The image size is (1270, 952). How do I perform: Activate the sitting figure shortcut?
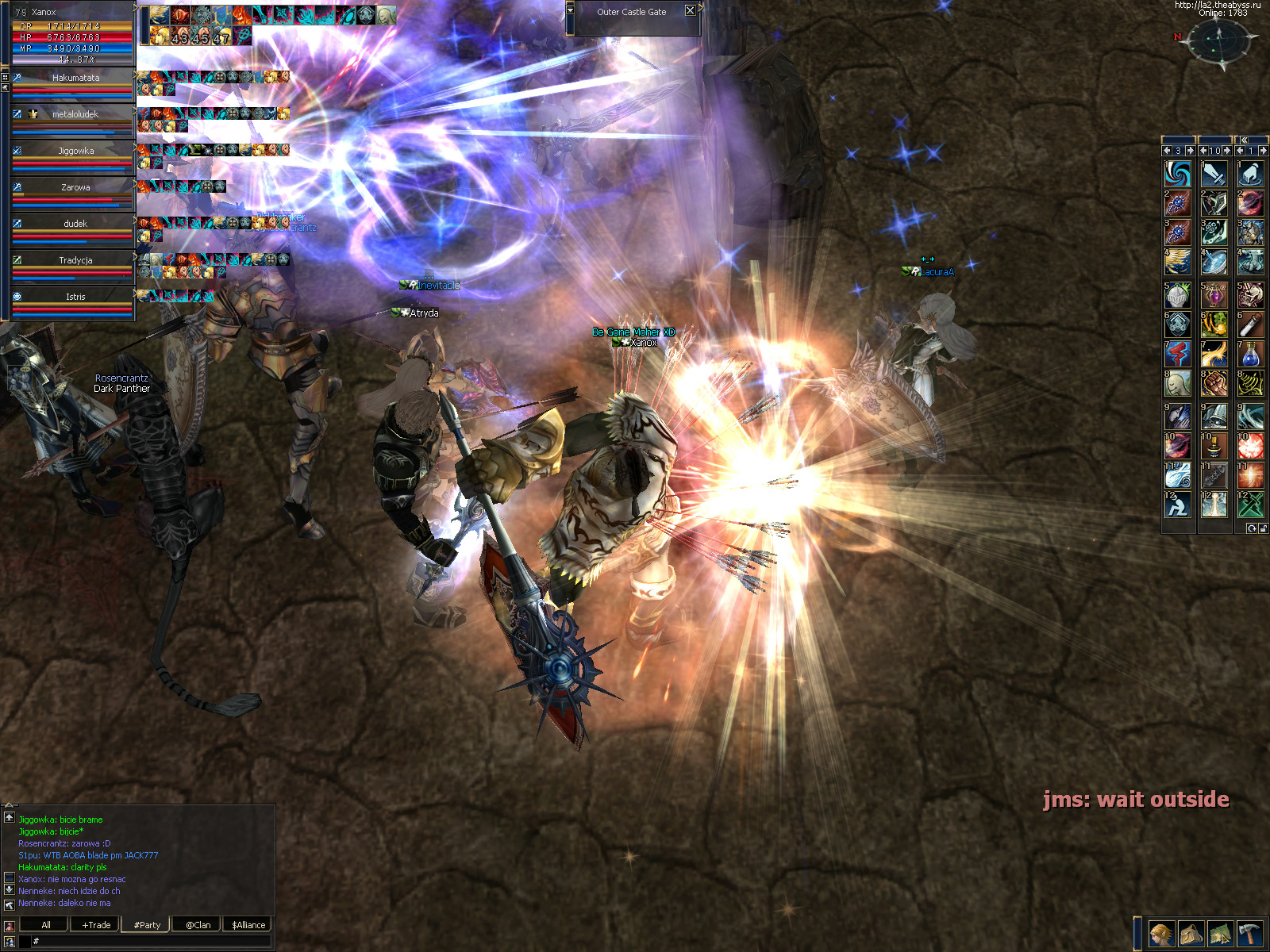pos(1177,505)
